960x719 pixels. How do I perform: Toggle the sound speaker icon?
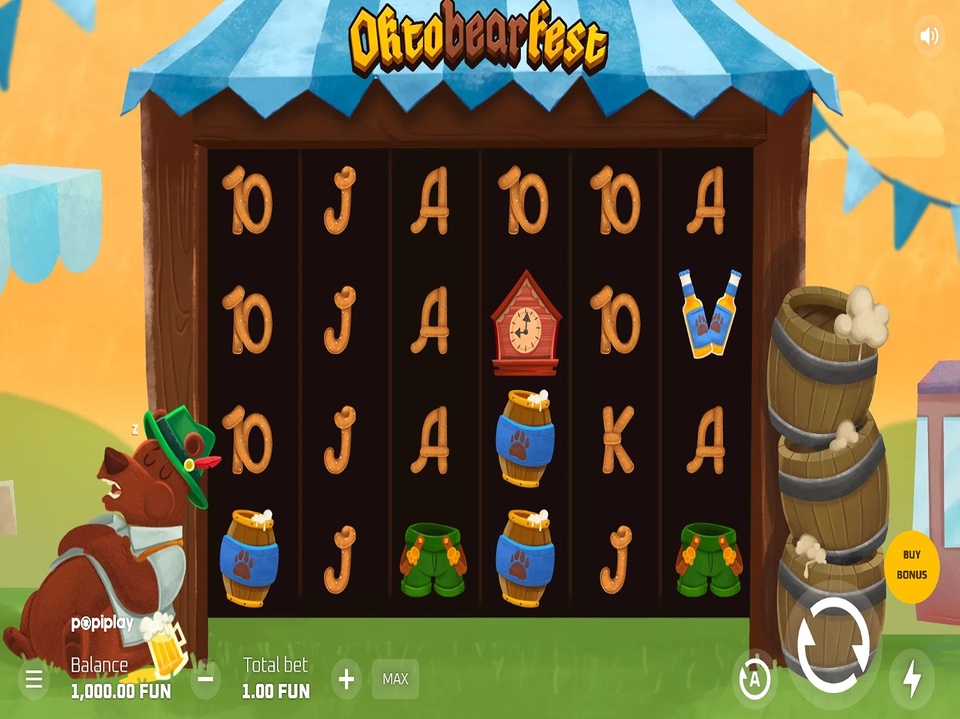(929, 37)
